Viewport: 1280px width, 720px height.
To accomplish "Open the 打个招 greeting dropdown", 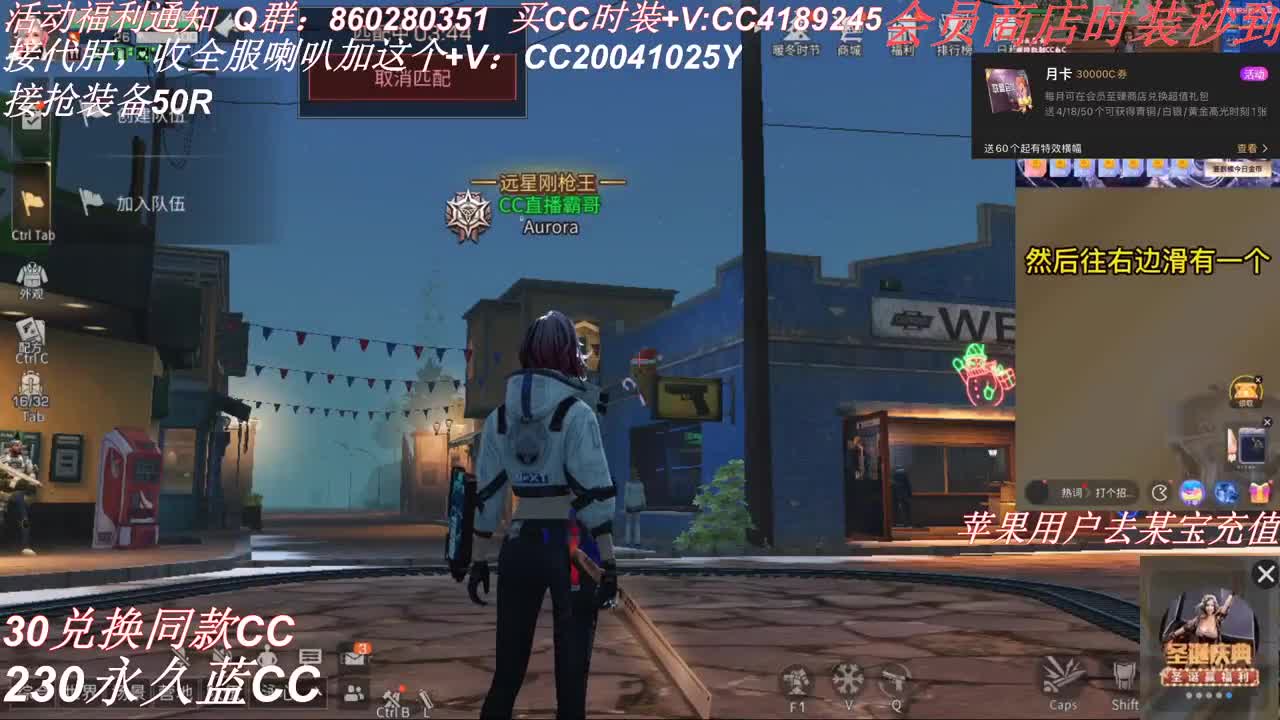I will coord(1110,492).
